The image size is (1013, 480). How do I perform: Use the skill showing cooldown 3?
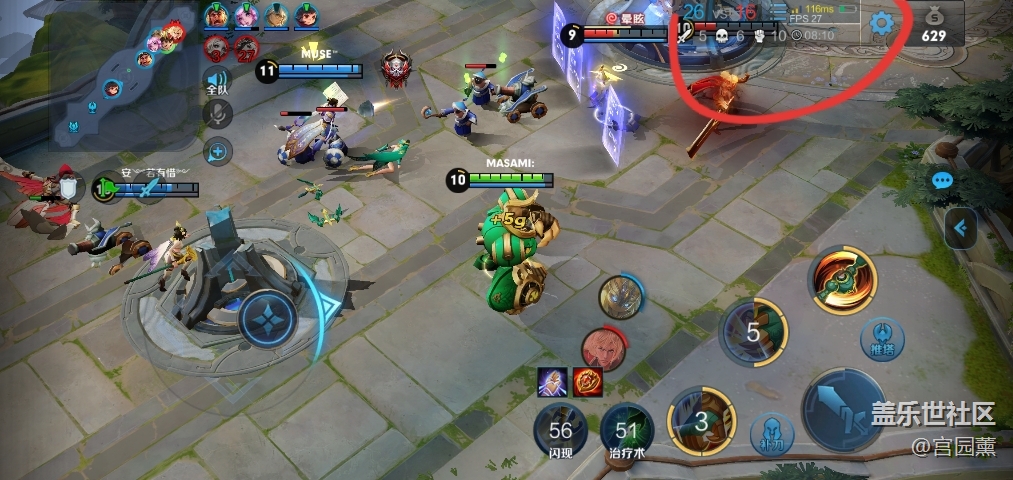(701, 421)
